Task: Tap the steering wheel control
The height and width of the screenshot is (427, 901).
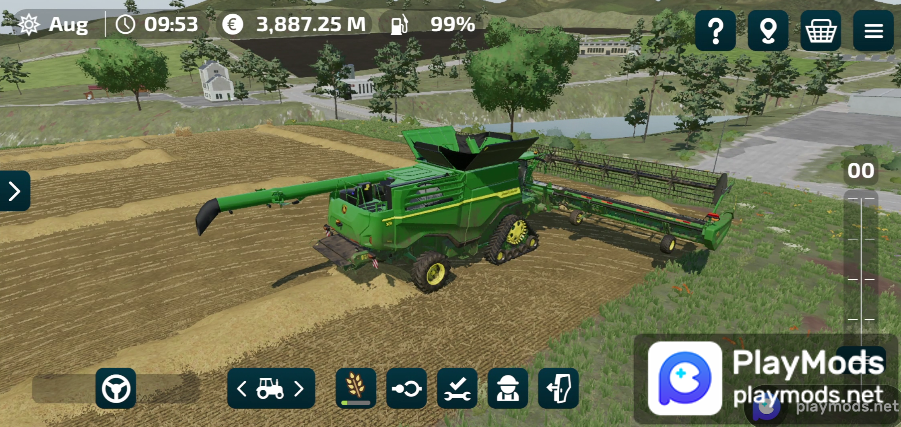Action: 116,389
